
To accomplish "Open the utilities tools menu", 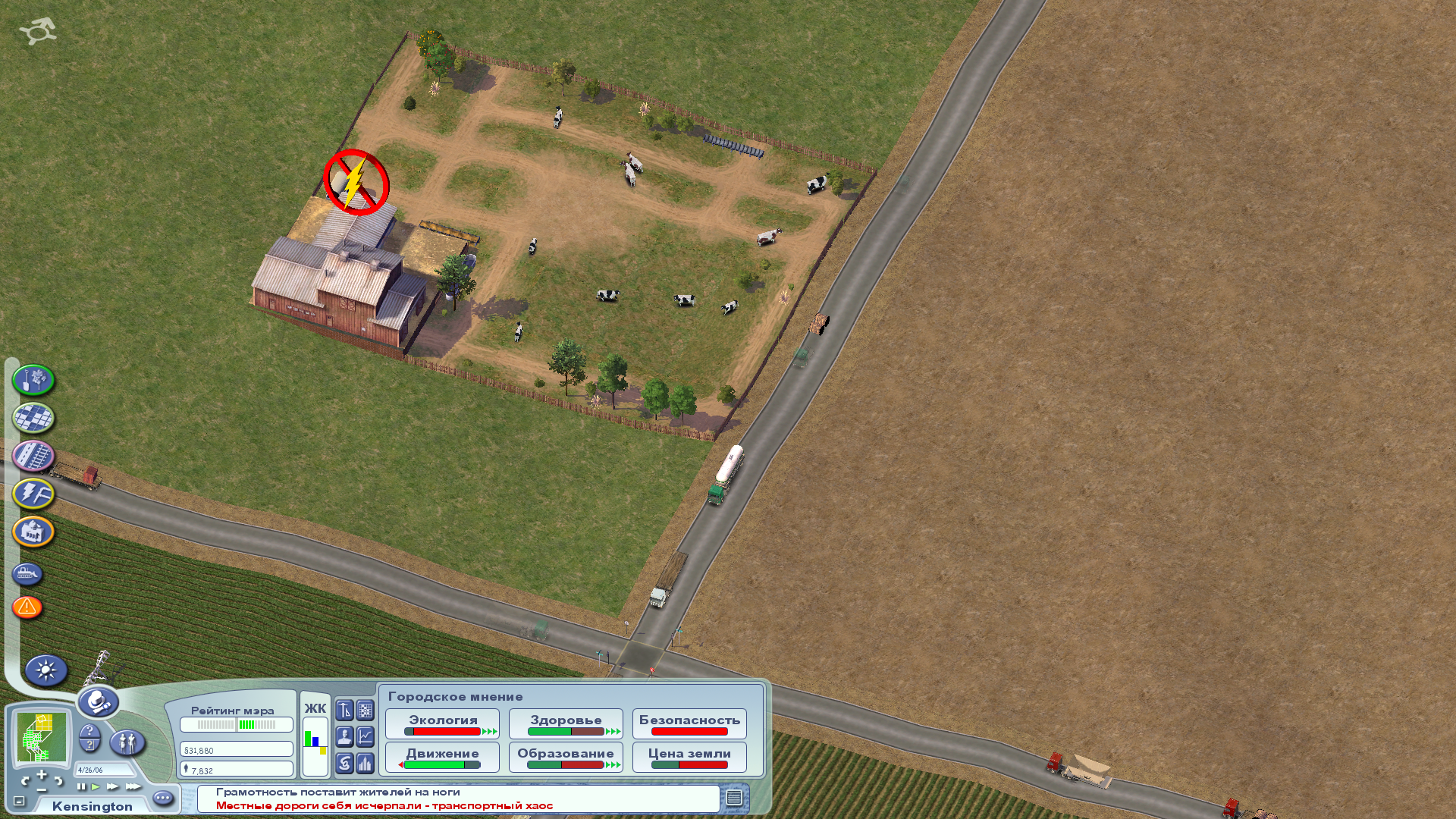I will click(33, 494).
